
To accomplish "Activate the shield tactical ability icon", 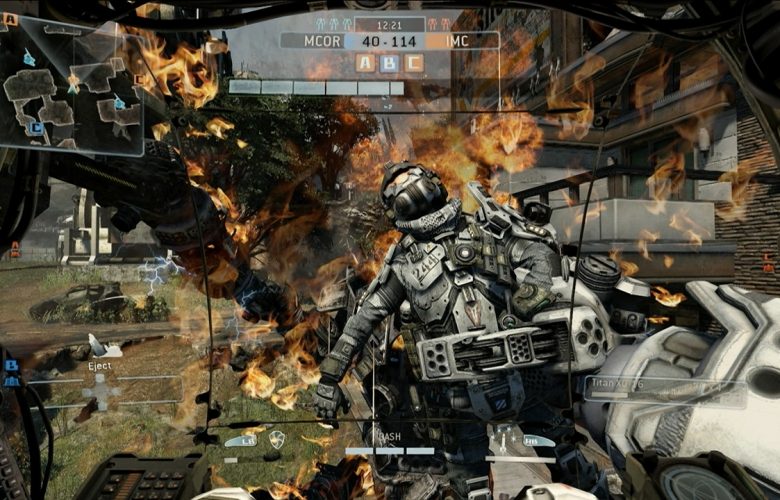I will (277, 438).
